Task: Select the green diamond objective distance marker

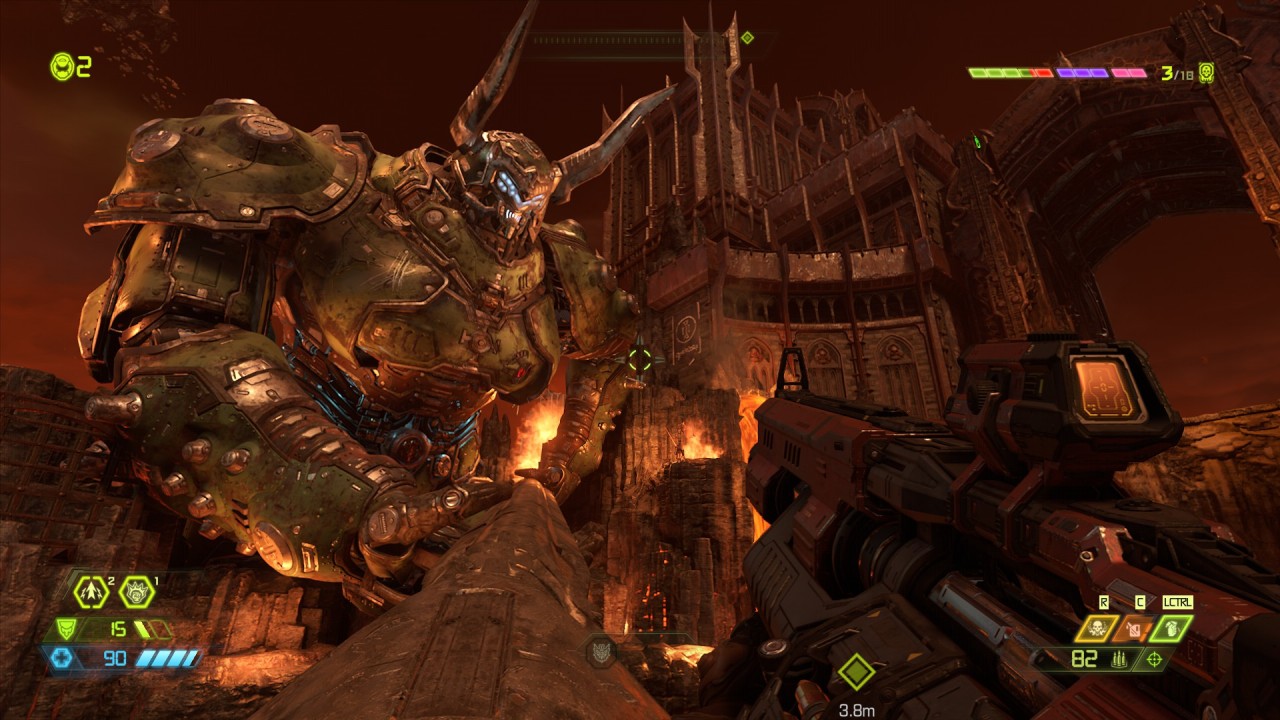Action: point(857,671)
